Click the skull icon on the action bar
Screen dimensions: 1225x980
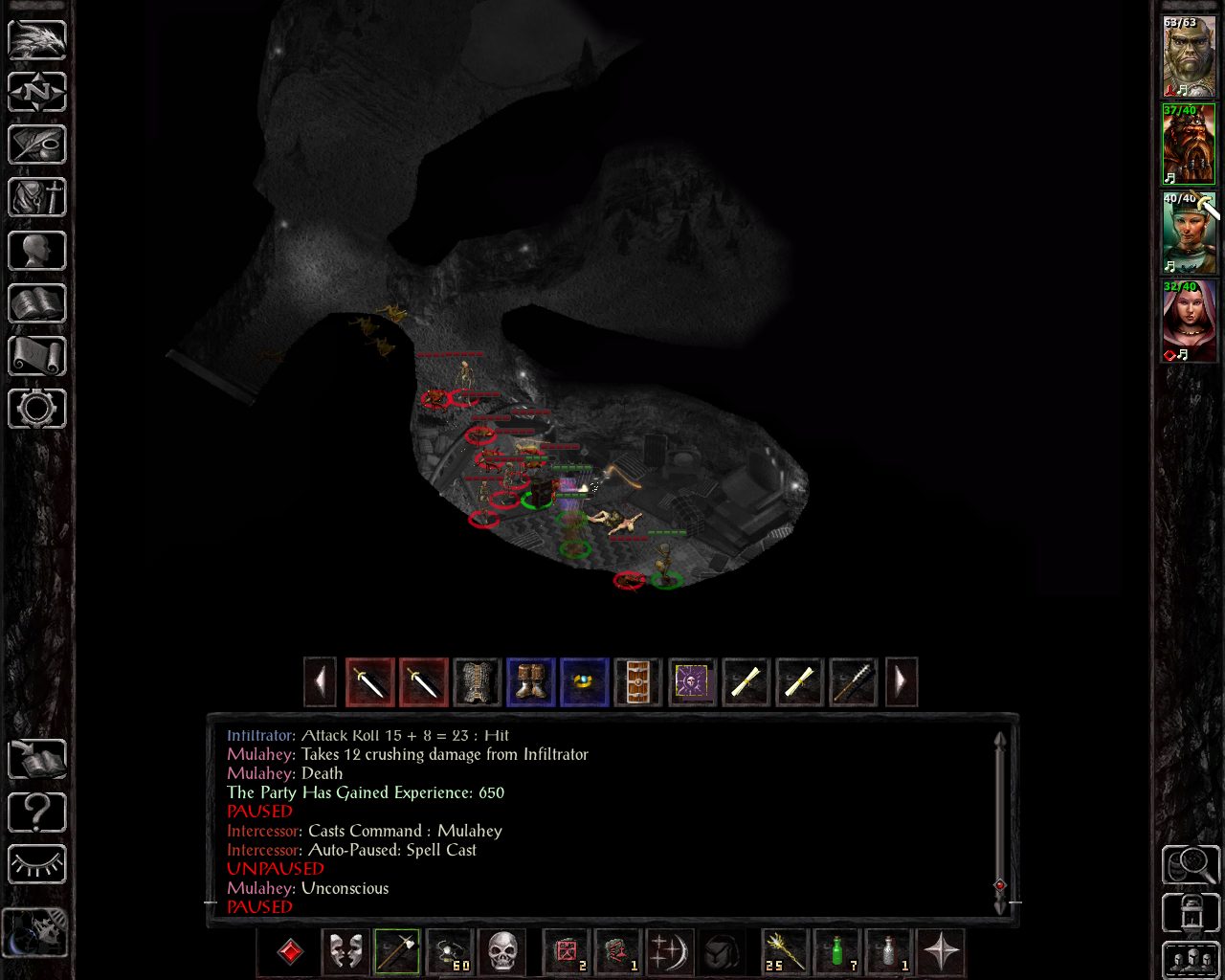[x=503, y=952]
